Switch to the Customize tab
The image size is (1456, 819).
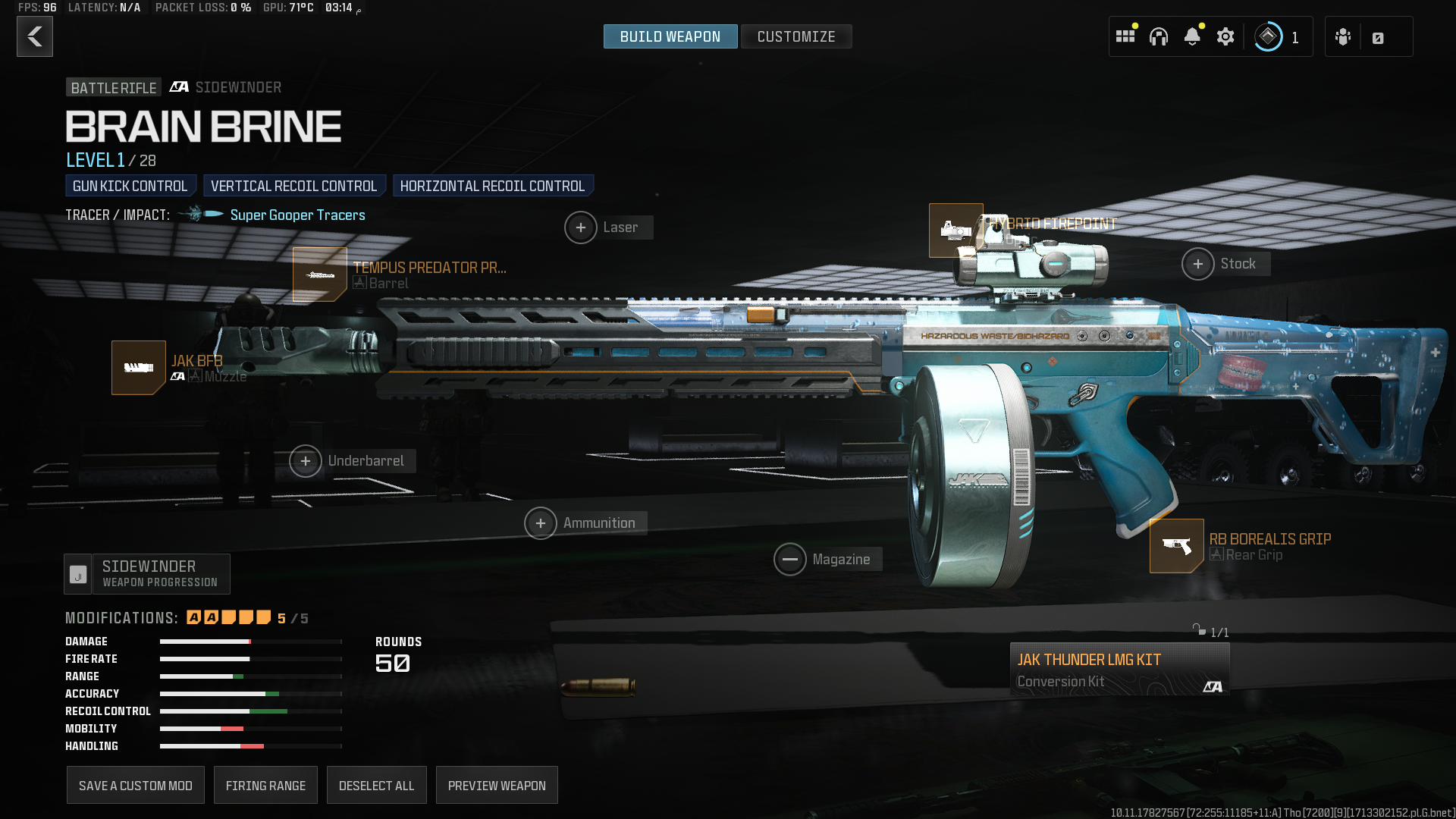coord(795,36)
